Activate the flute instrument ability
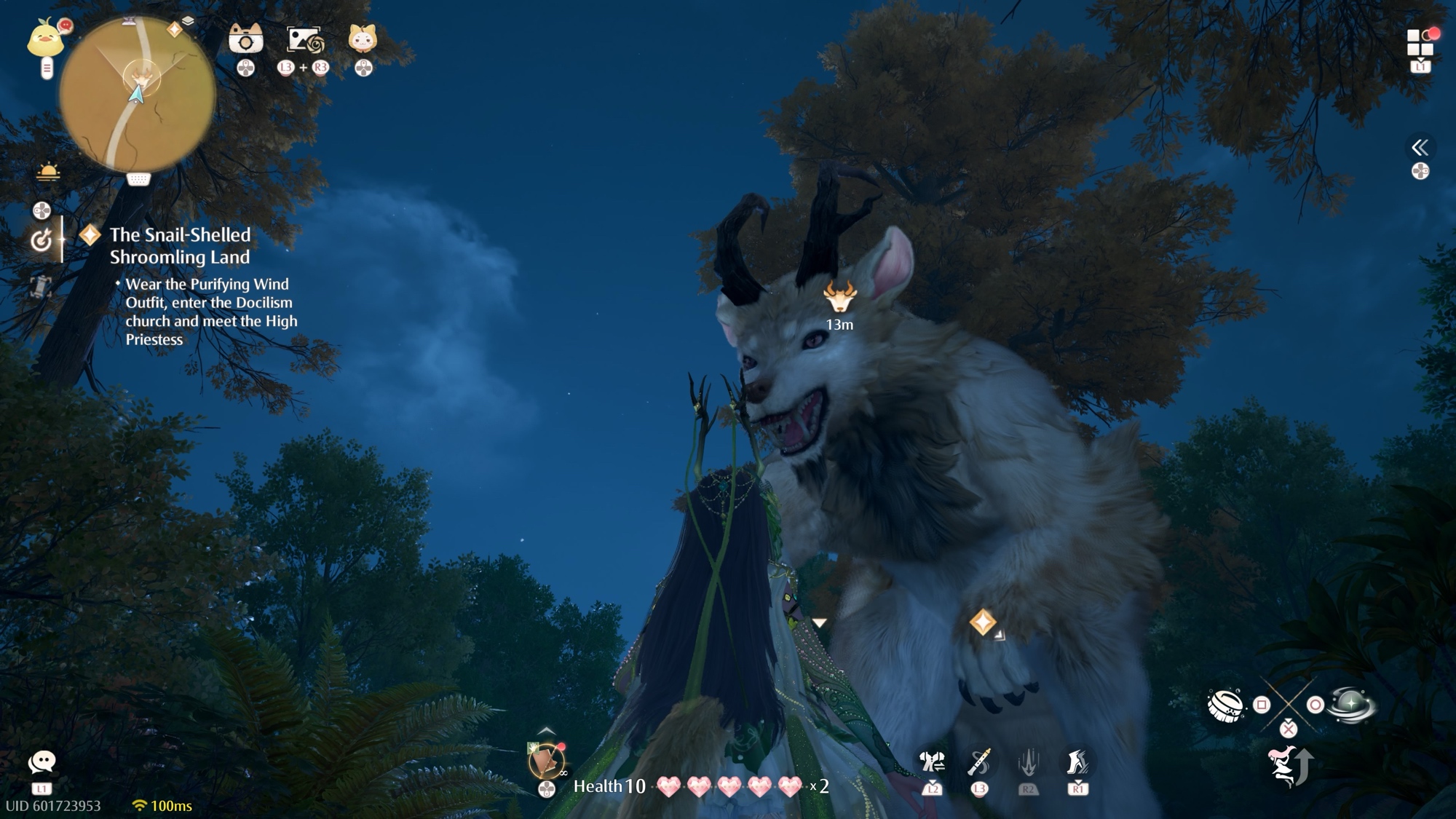The width and height of the screenshot is (1456, 819). (x=979, y=762)
